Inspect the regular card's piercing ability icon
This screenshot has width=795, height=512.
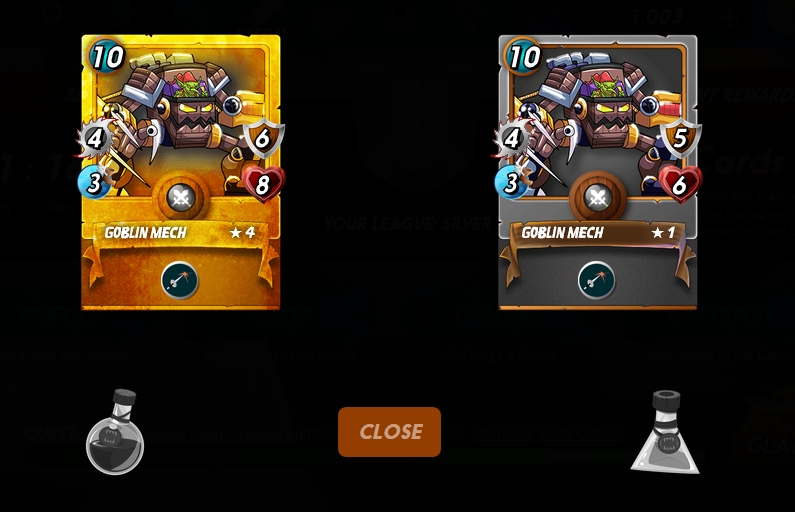597,280
